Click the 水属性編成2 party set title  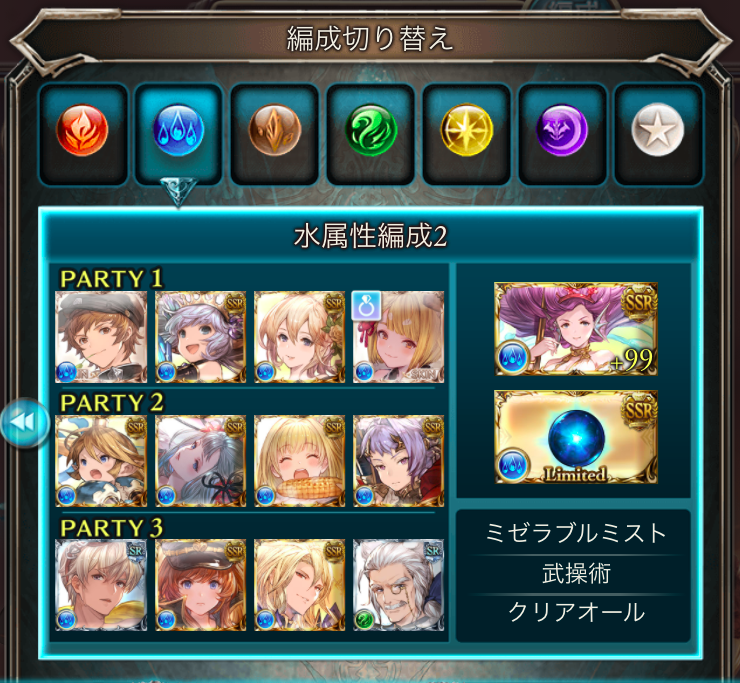(x=371, y=236)
